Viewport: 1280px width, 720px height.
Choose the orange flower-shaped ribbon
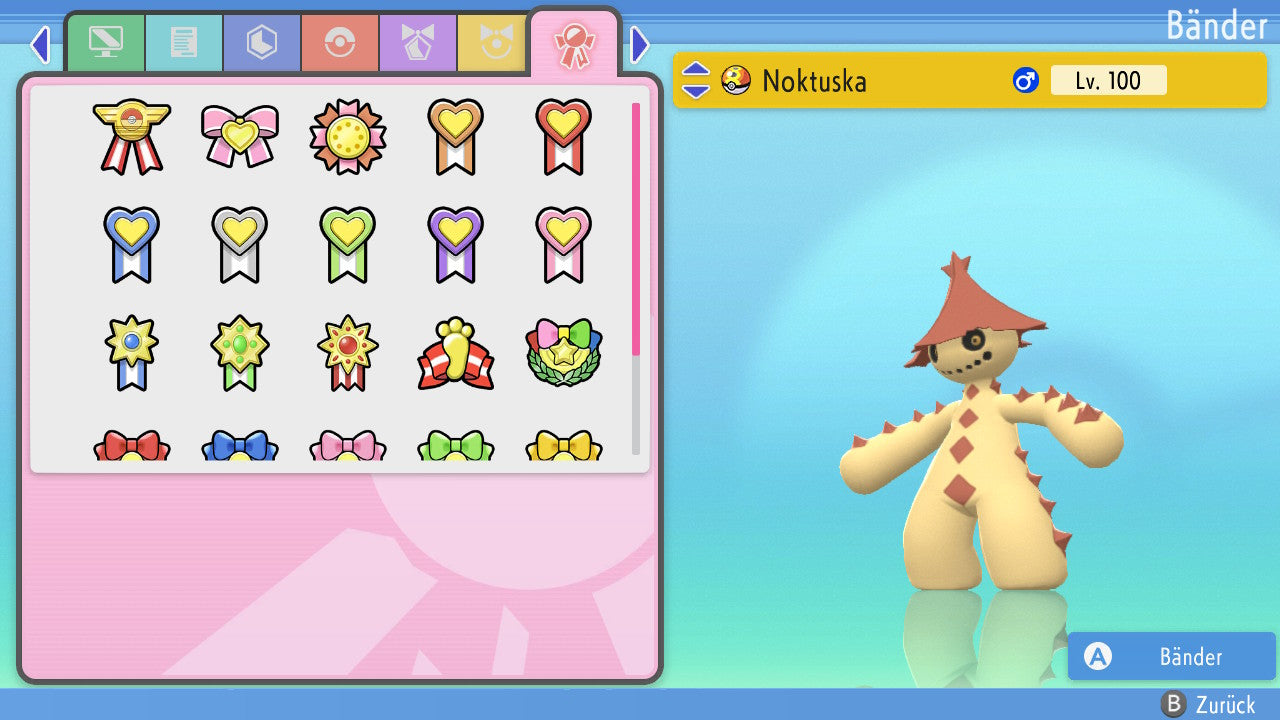click(348, 136)
